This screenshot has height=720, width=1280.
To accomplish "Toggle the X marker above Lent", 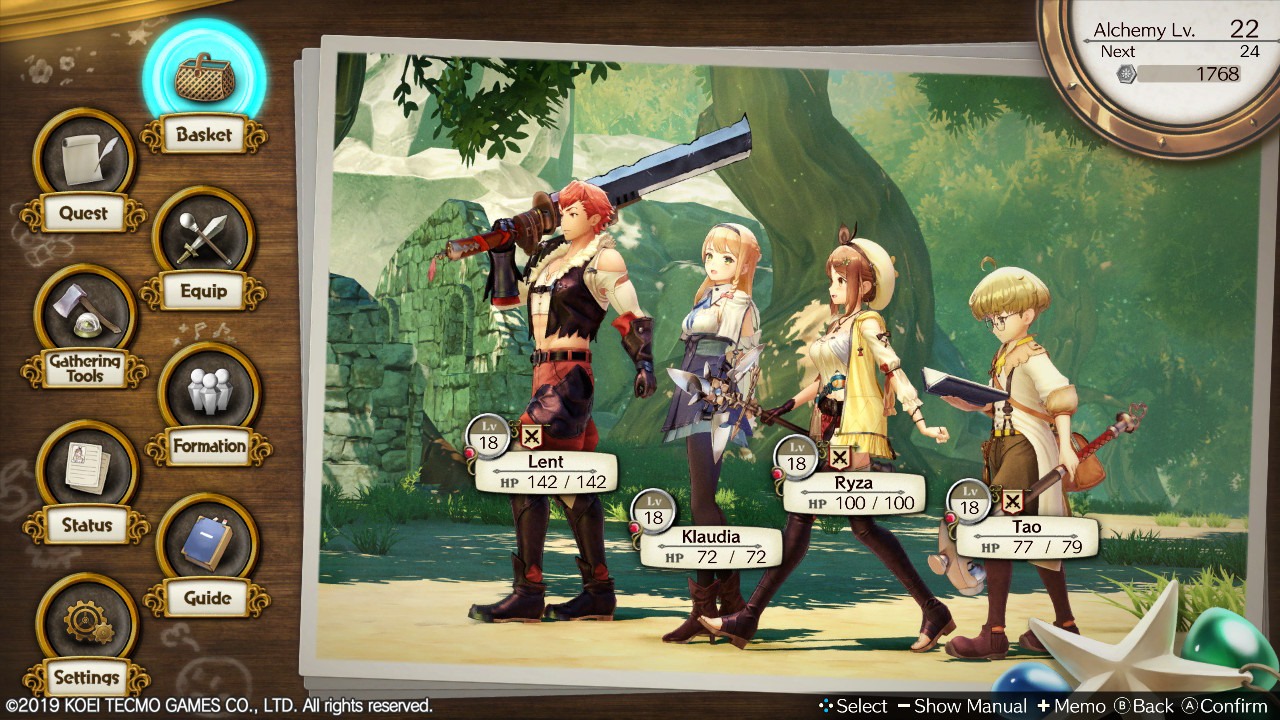I will [x=531, y=437].
